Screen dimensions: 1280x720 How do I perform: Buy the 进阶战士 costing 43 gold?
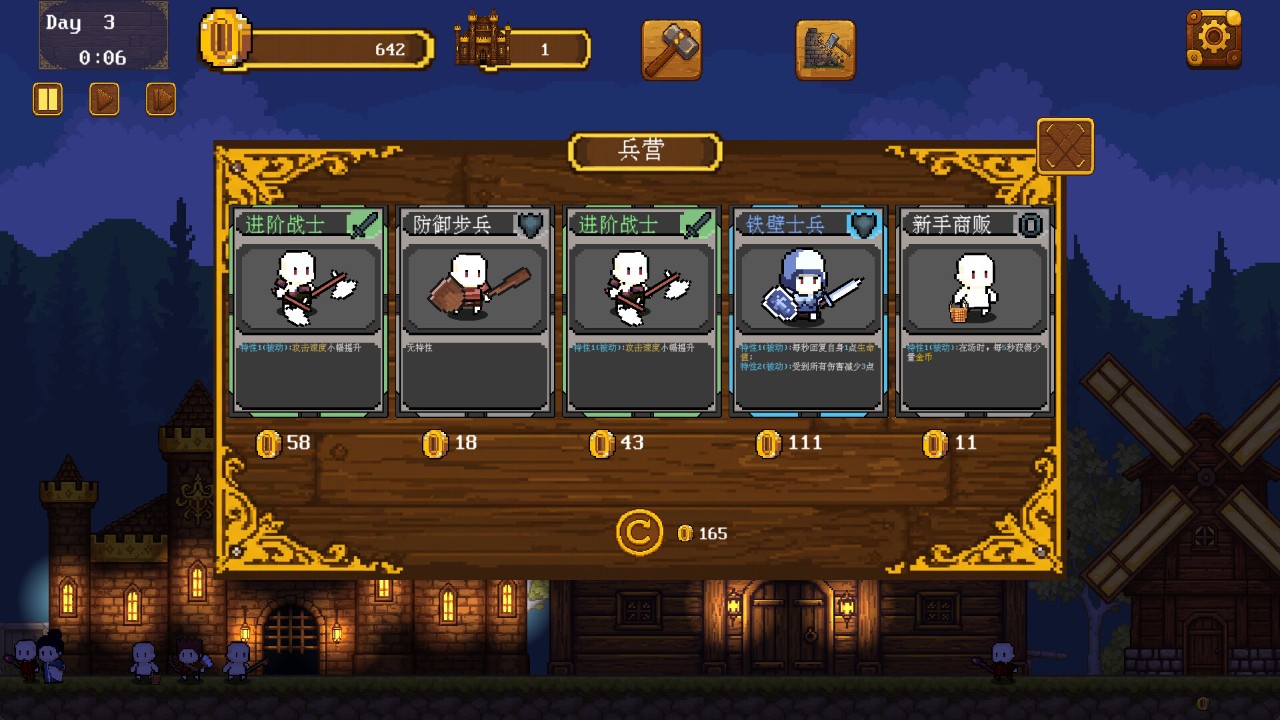pos(642,310)
